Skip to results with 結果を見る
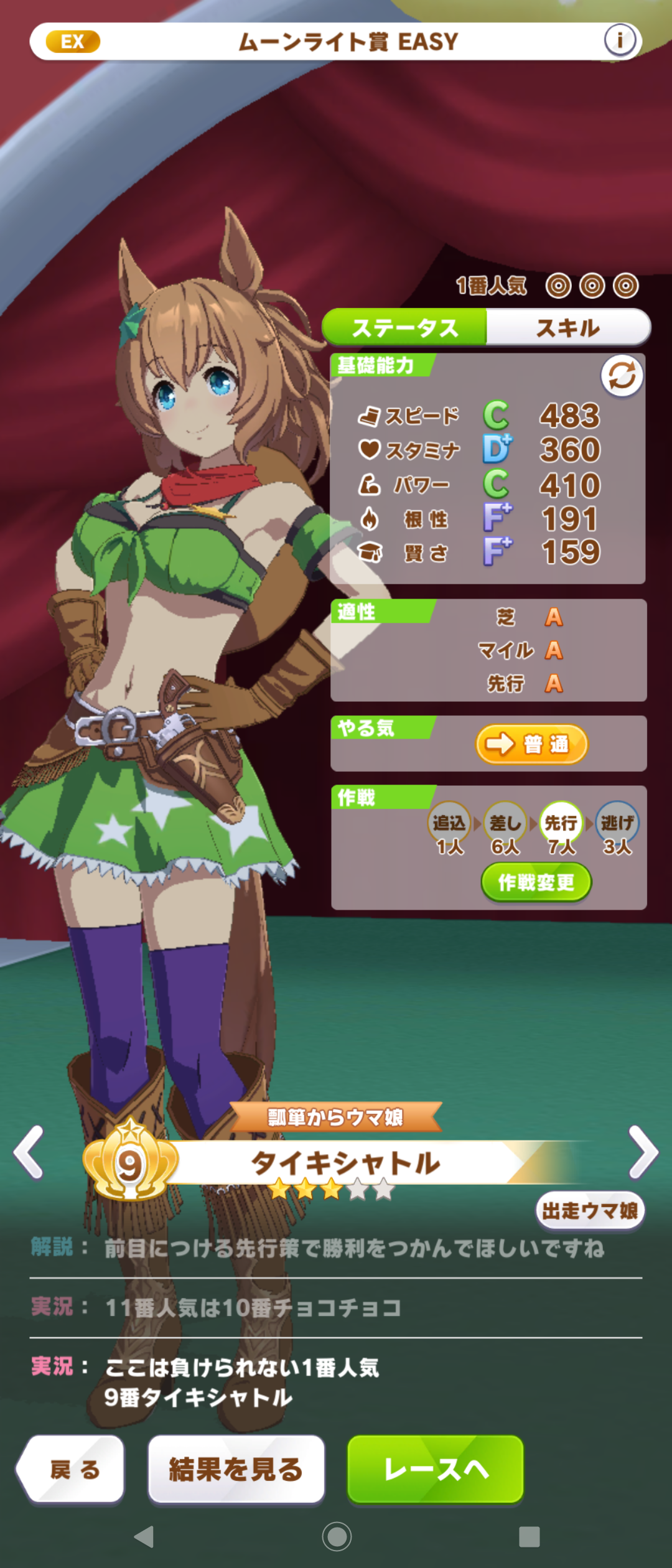The height and width of the screenshot is (1568, 672). (x=236, y=1469)
